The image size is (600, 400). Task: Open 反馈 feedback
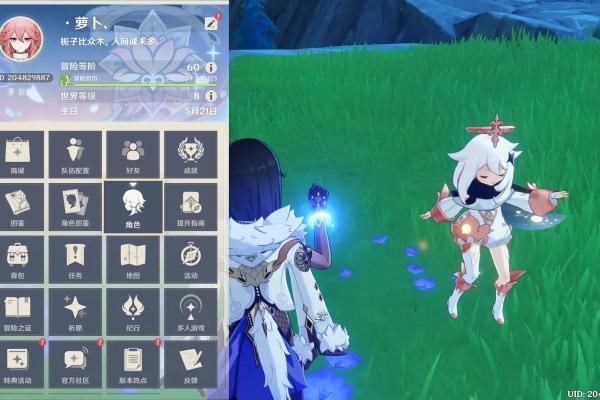click(190, 362)
